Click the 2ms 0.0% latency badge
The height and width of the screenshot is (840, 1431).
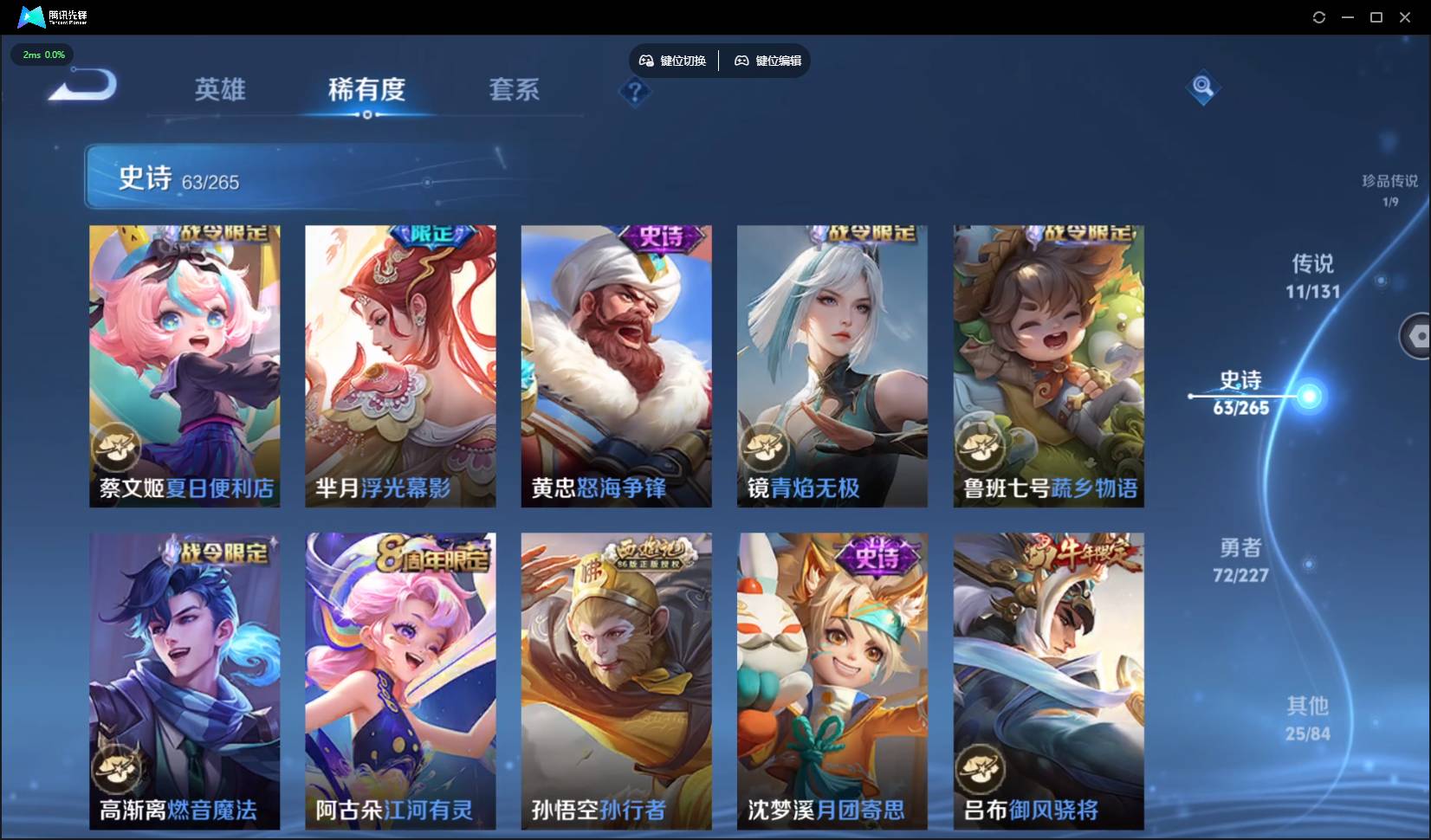click(42, 55)
